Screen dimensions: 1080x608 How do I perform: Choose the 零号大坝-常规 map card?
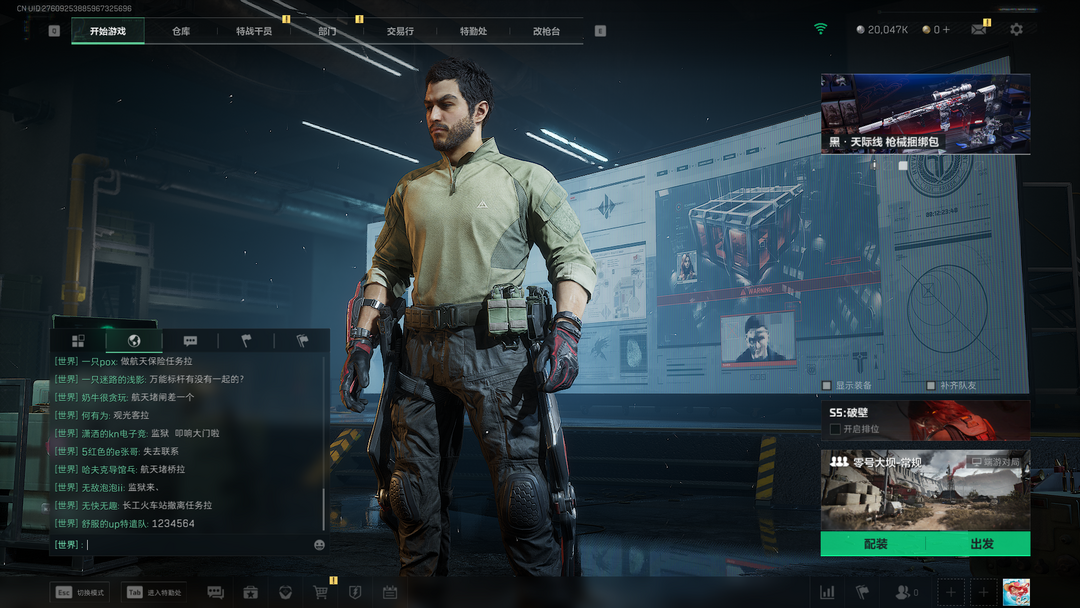pos(925,490)
